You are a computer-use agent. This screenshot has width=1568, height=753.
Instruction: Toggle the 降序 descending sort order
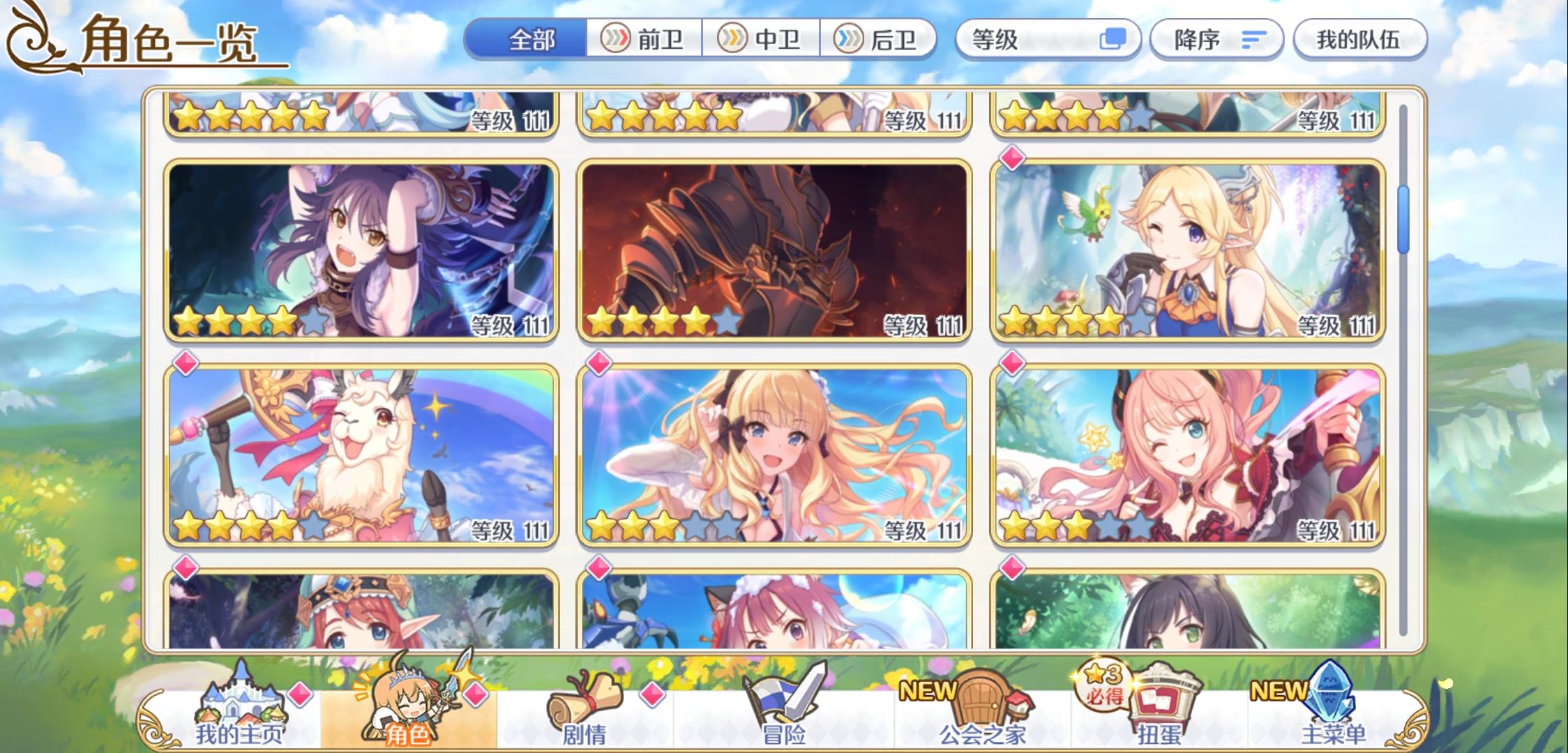(1219, 40)
